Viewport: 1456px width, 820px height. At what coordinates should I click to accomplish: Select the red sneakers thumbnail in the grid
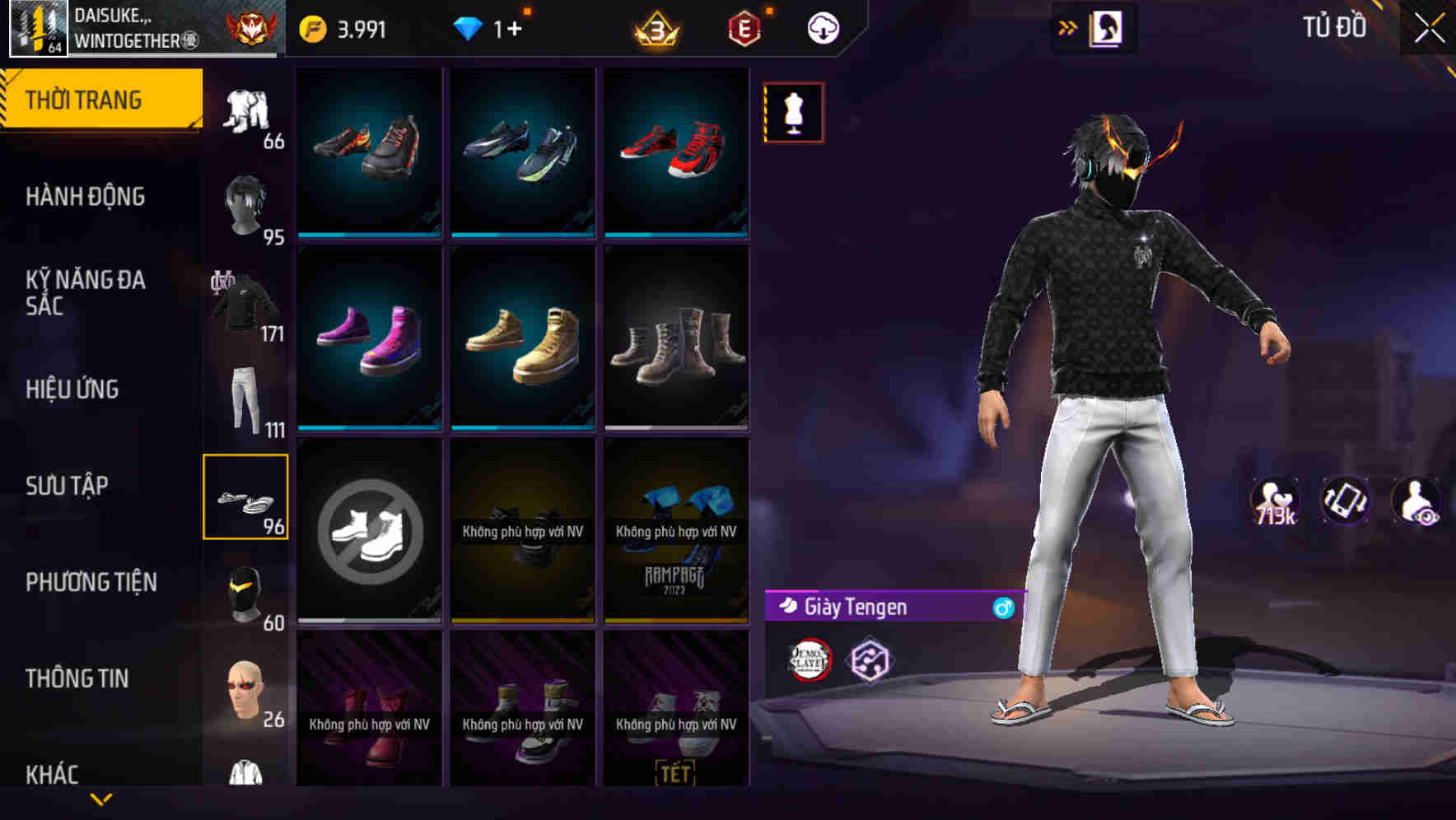(x=677, y=151)
